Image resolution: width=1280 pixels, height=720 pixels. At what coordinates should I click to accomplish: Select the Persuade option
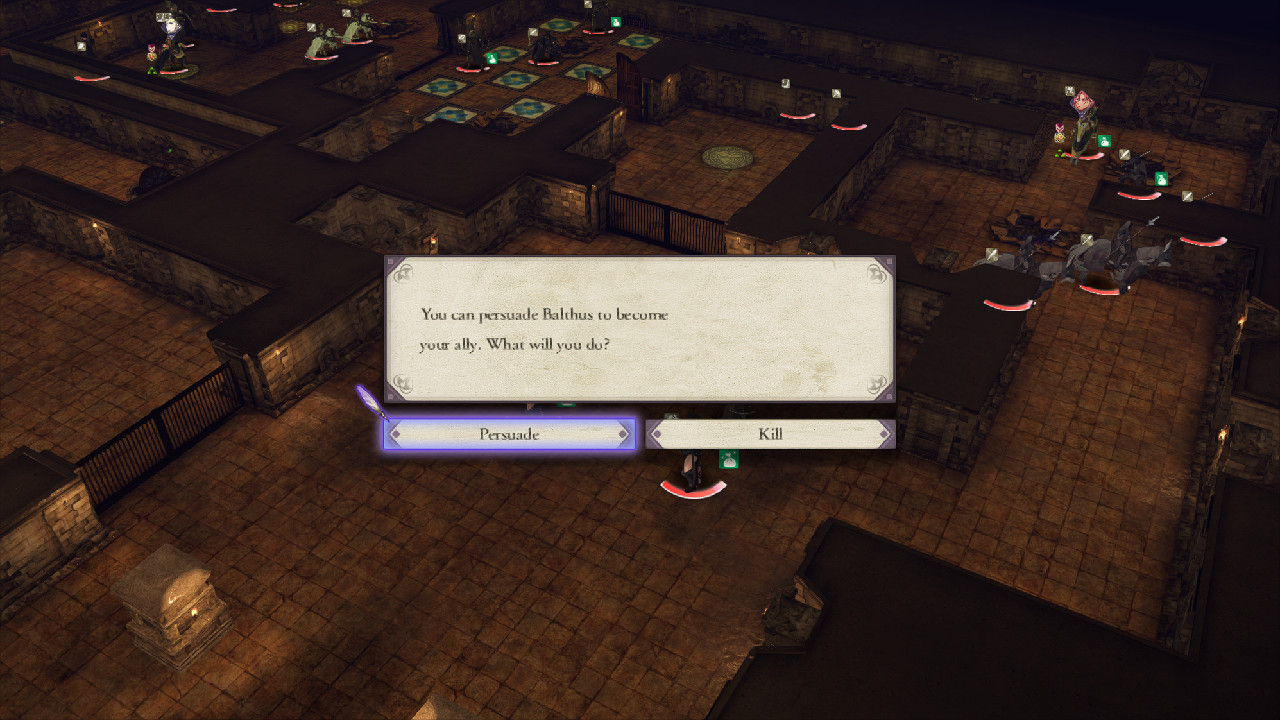click(x=510, y=433)
